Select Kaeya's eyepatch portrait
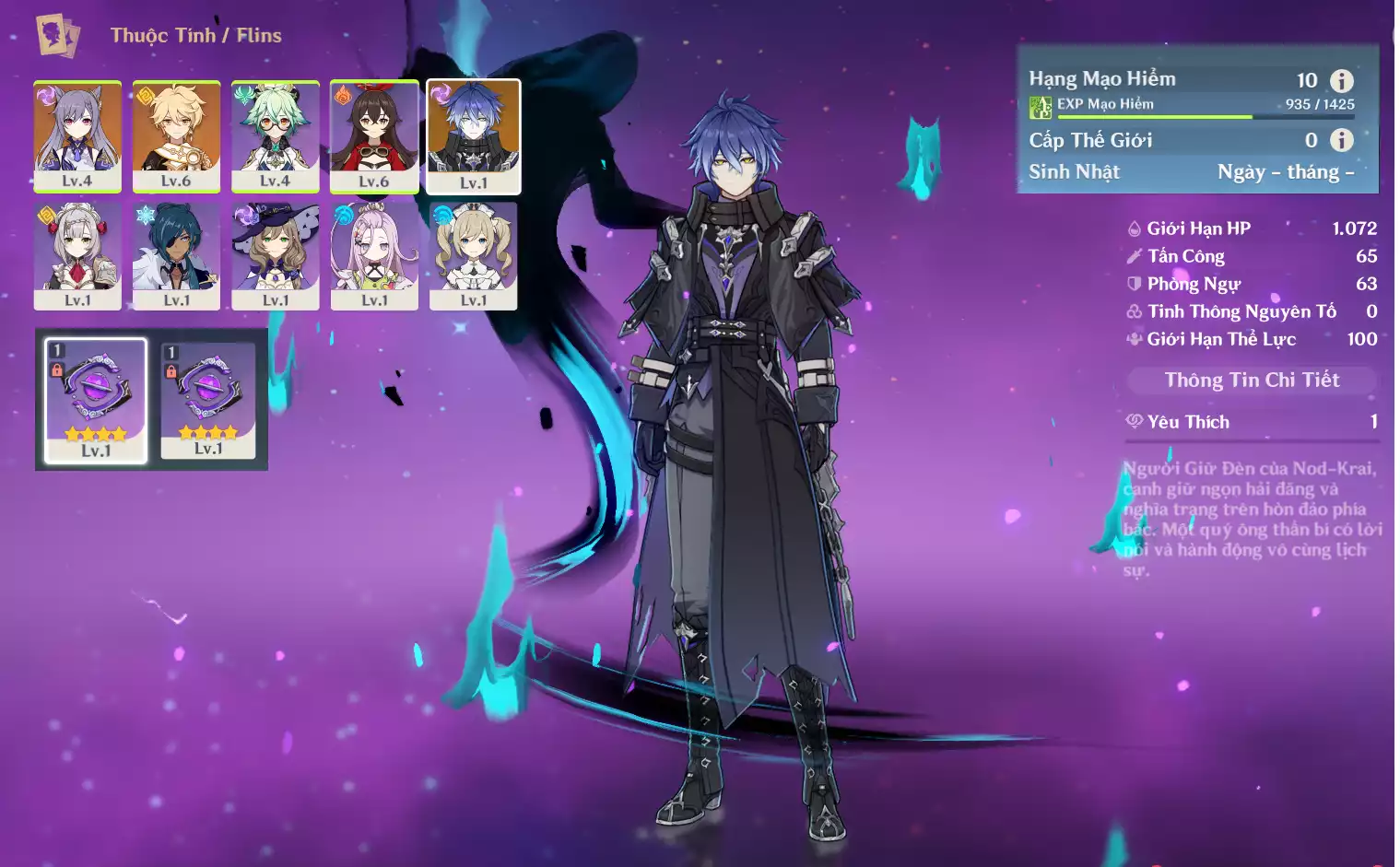The height and width of the screenshot is (867, 1400). click(176, 255)
